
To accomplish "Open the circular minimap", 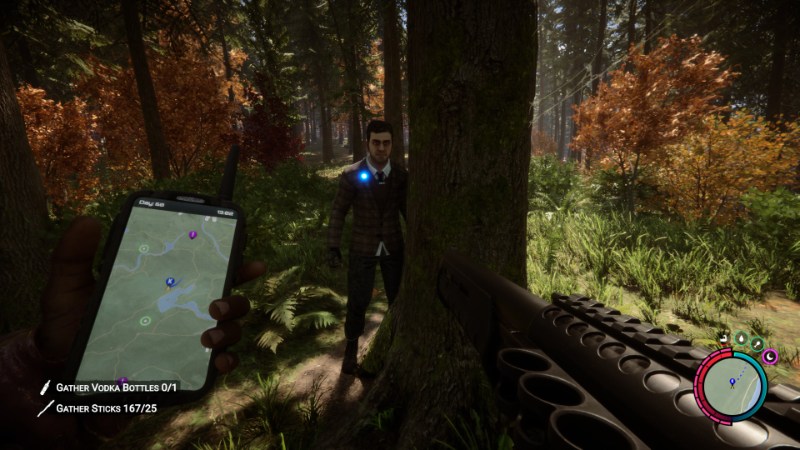I will pyautogui.click(x=732, y=386).
